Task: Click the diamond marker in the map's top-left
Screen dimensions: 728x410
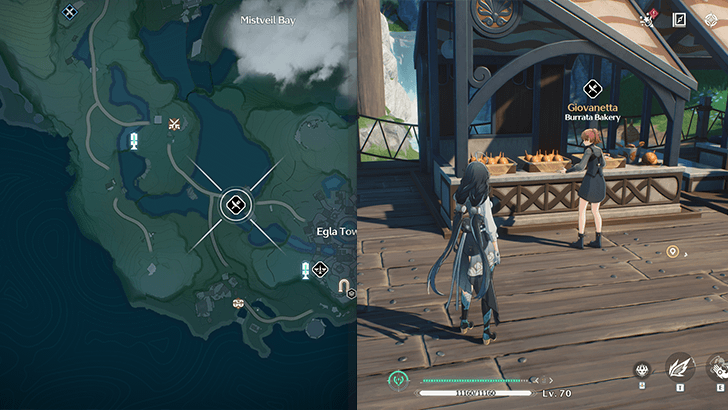Action: click(x=69, y=12)
